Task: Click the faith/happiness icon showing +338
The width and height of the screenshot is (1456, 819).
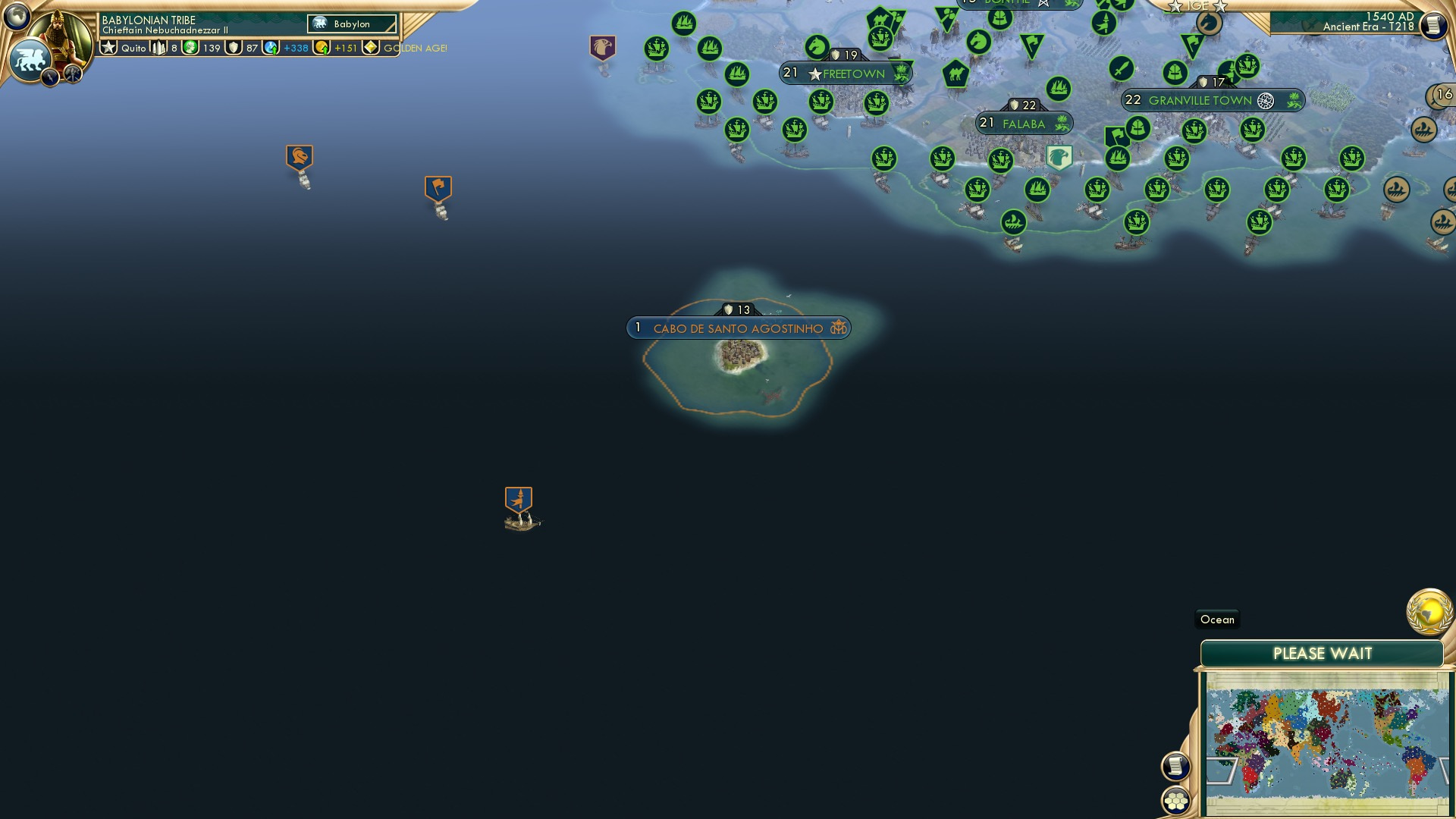Action: [x=271, y=48]
